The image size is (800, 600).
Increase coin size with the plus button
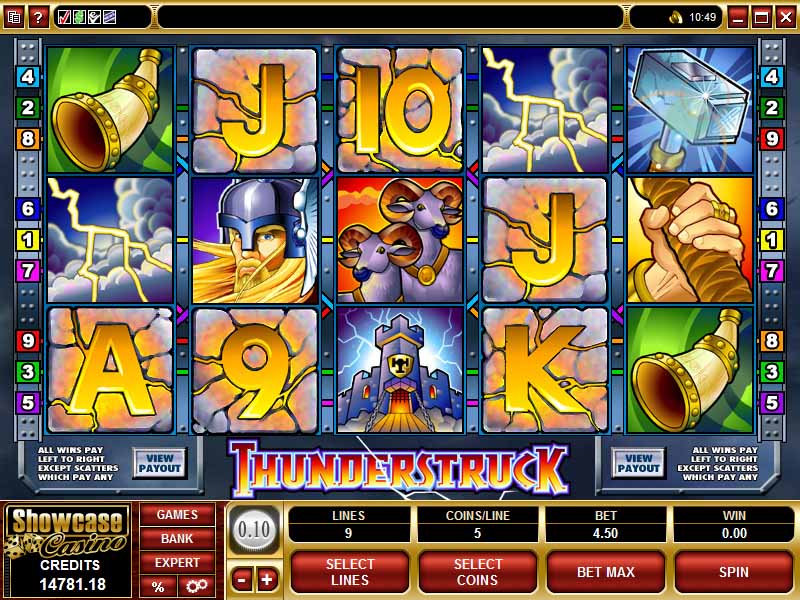[x=266, y=579]
